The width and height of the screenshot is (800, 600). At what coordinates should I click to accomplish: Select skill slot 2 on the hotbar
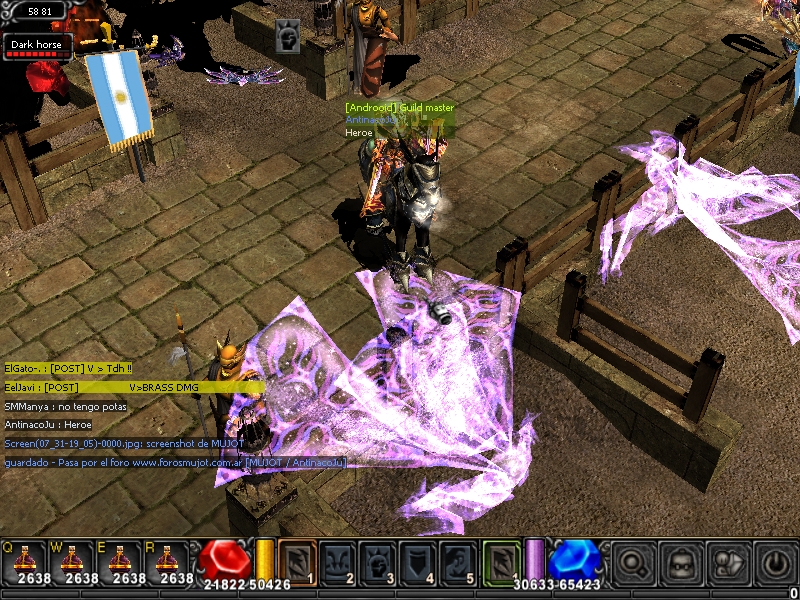tap(338, 563)
